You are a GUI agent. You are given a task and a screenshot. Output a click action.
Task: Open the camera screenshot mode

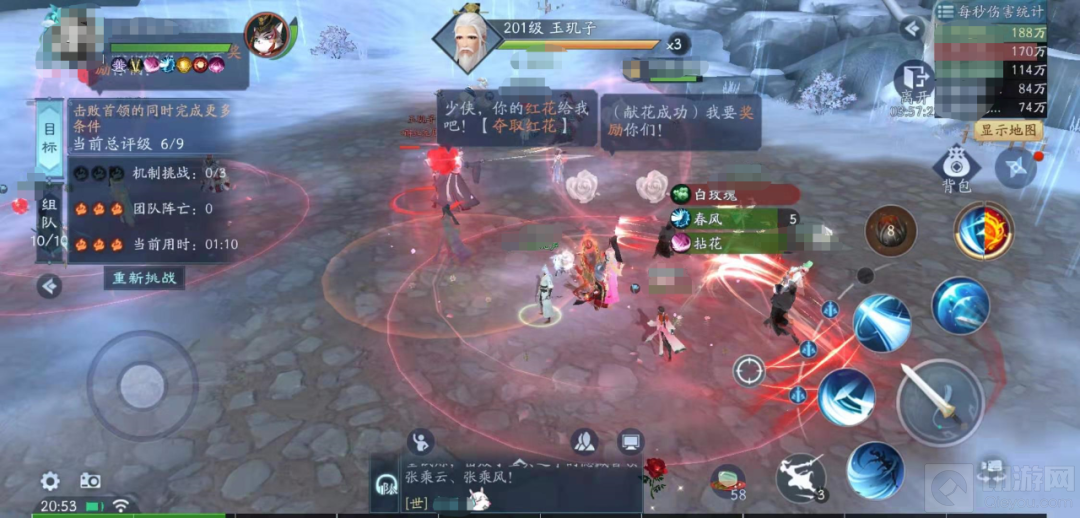(91, 481)
